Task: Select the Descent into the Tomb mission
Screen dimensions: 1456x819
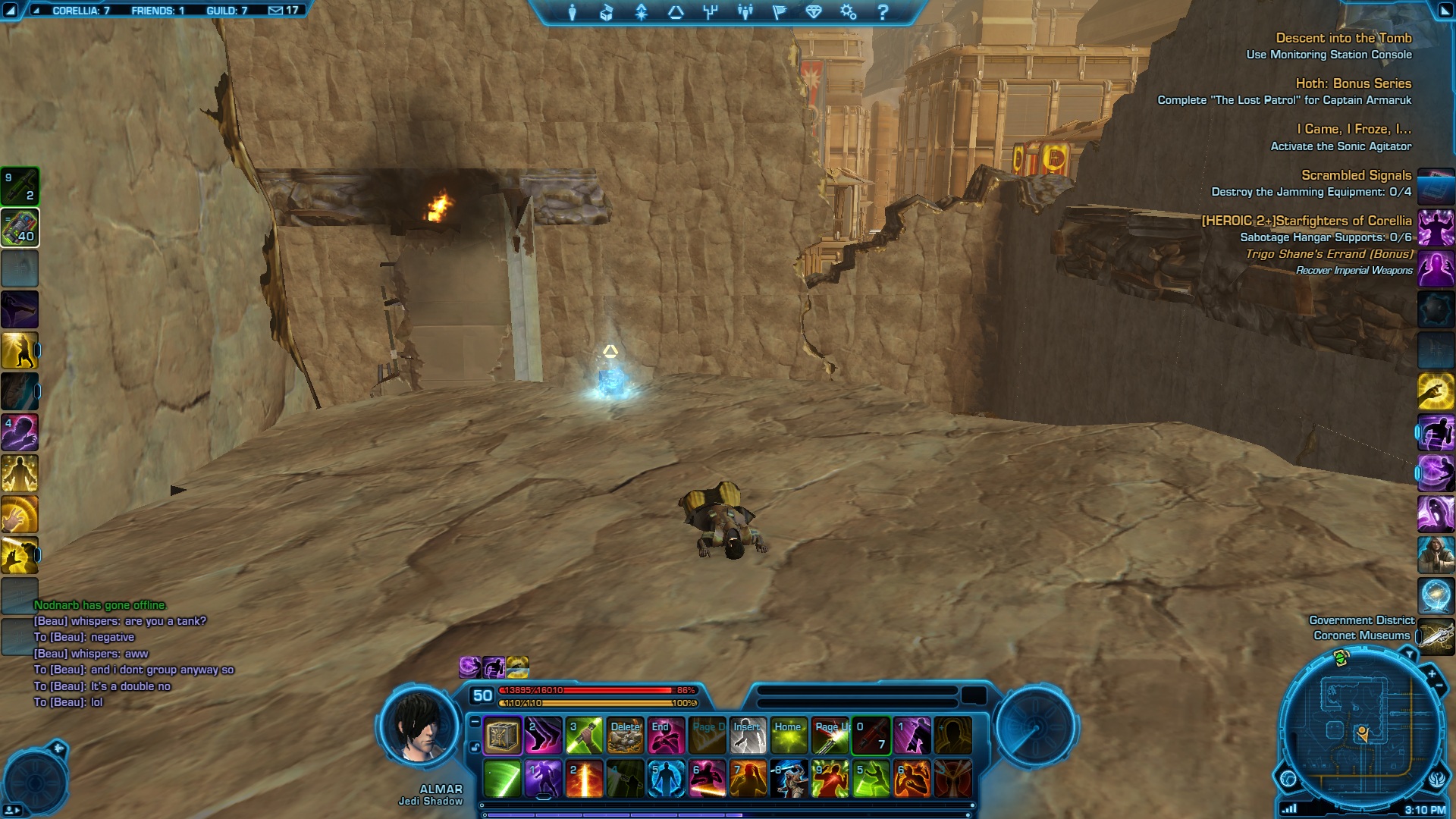Action: click(x=1343, y=38)
